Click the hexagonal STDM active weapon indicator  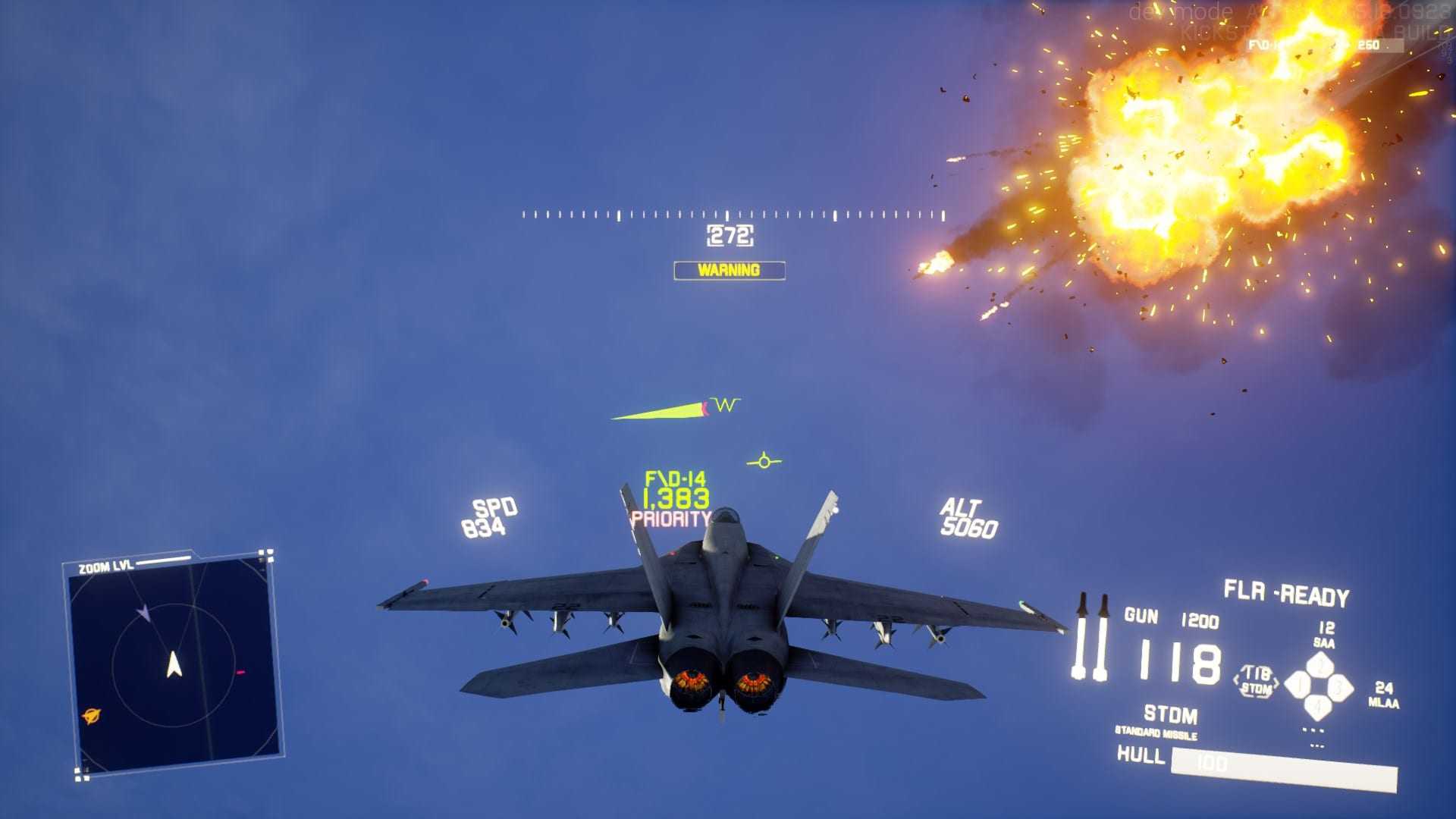[1256, 682]
